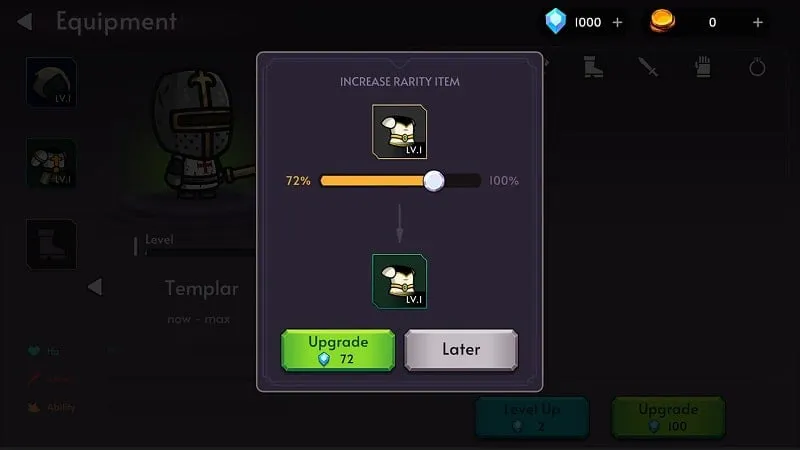Switch to the previous character arrow
The height and width of the screenshot is (450, 800).
[94, 288]
